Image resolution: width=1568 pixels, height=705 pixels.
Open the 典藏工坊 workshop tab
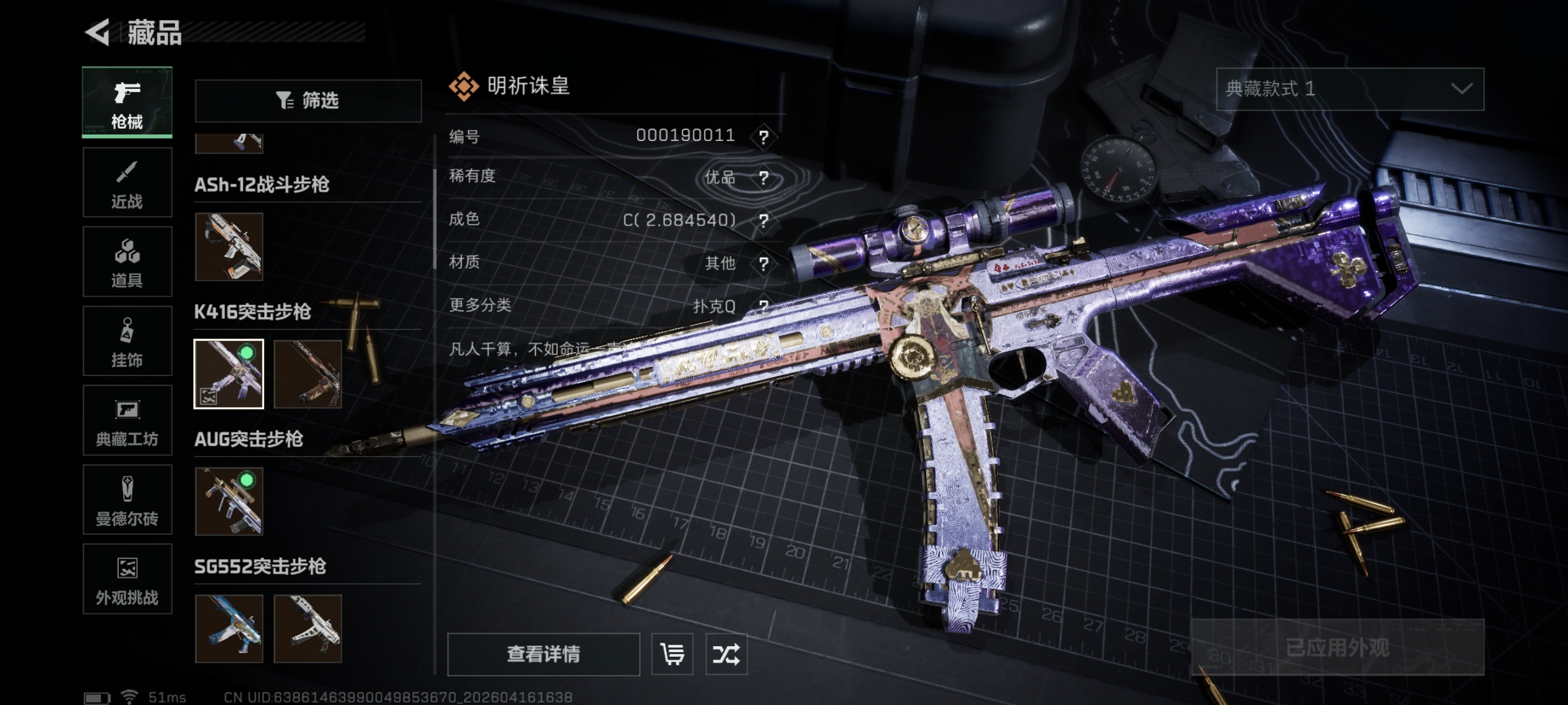[x=127, y=421]
